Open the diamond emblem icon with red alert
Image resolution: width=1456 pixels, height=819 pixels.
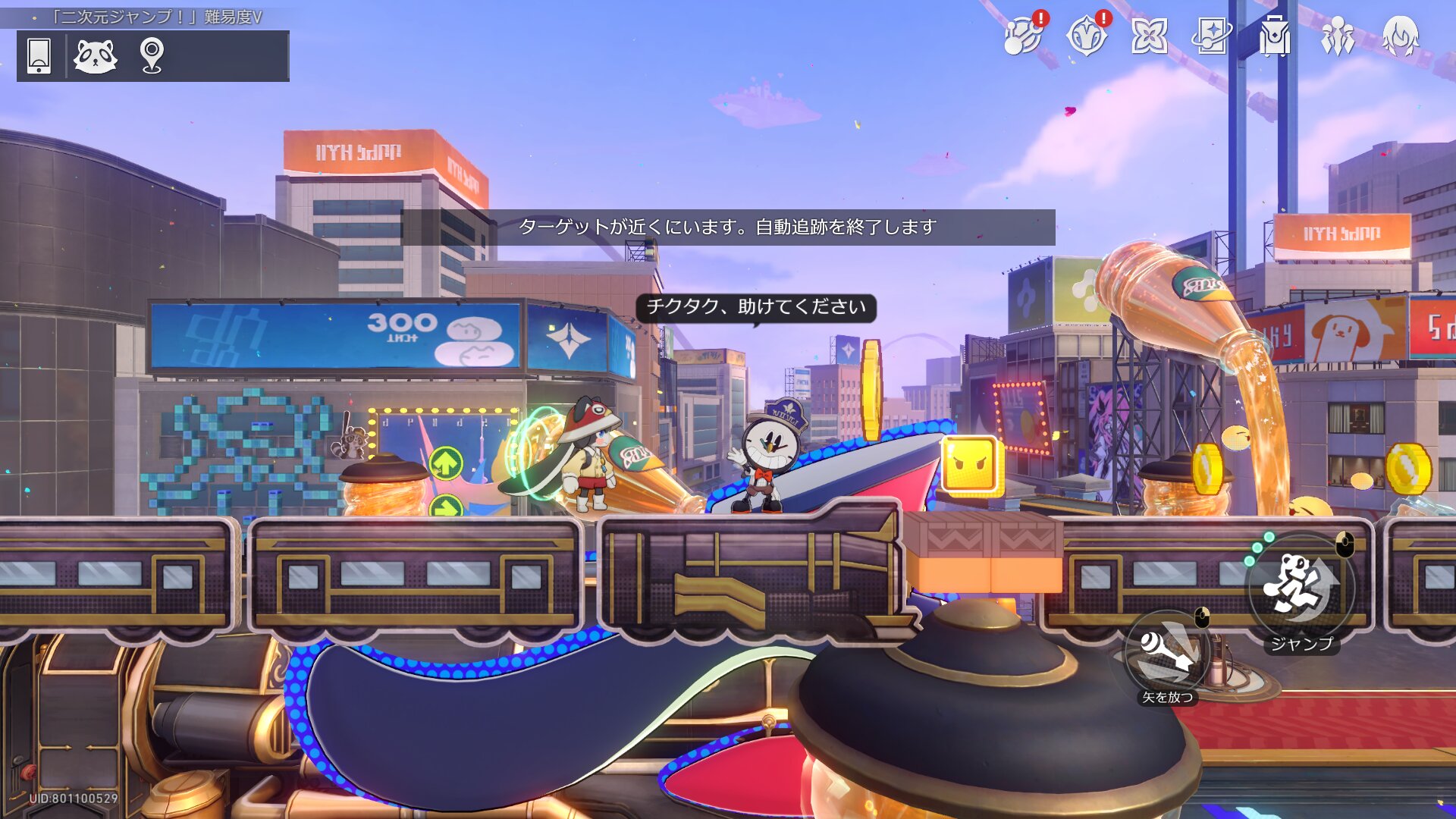(x=1086, y=36)
